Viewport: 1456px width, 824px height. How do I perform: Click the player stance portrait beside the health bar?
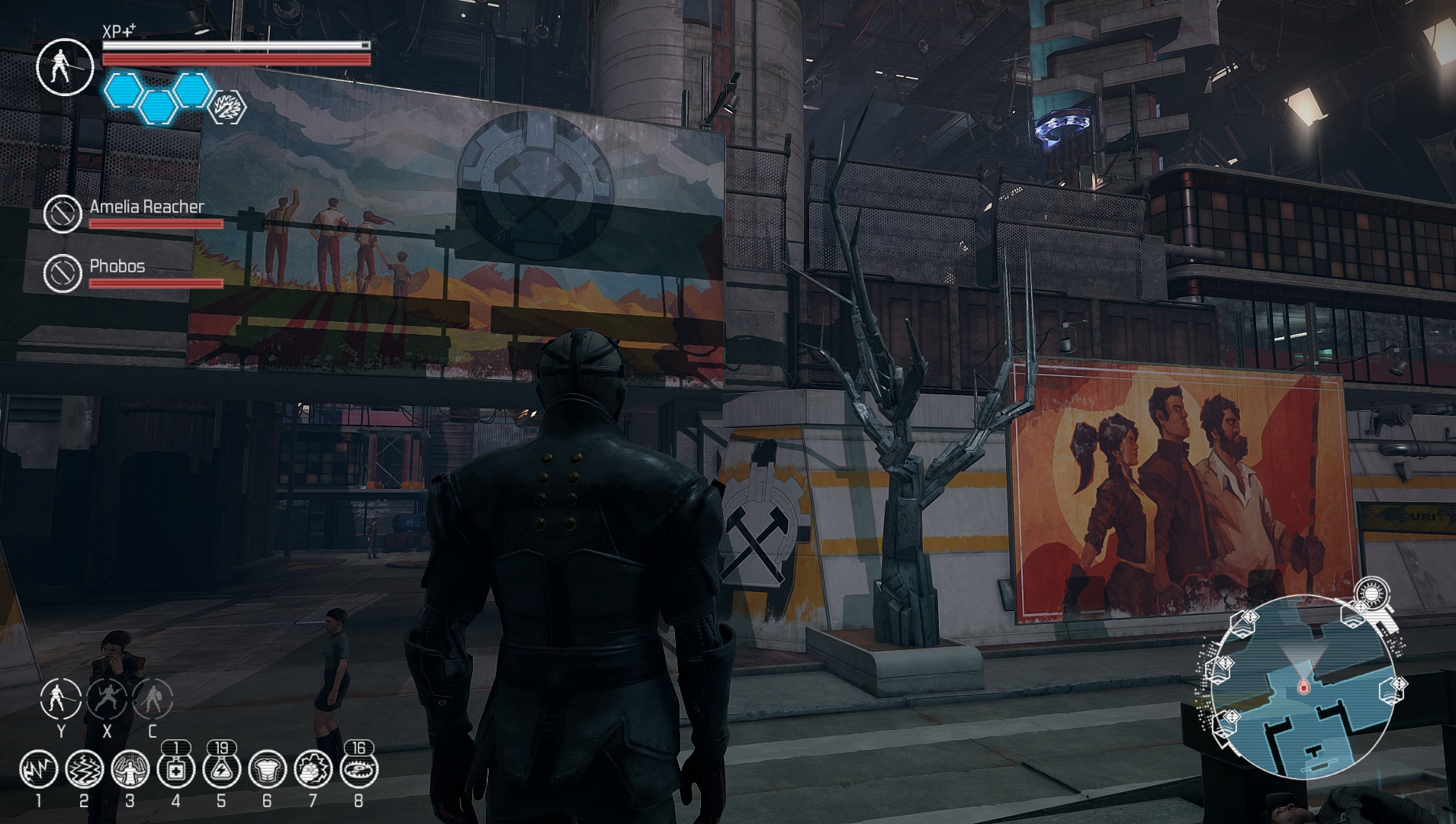[65, 66]
